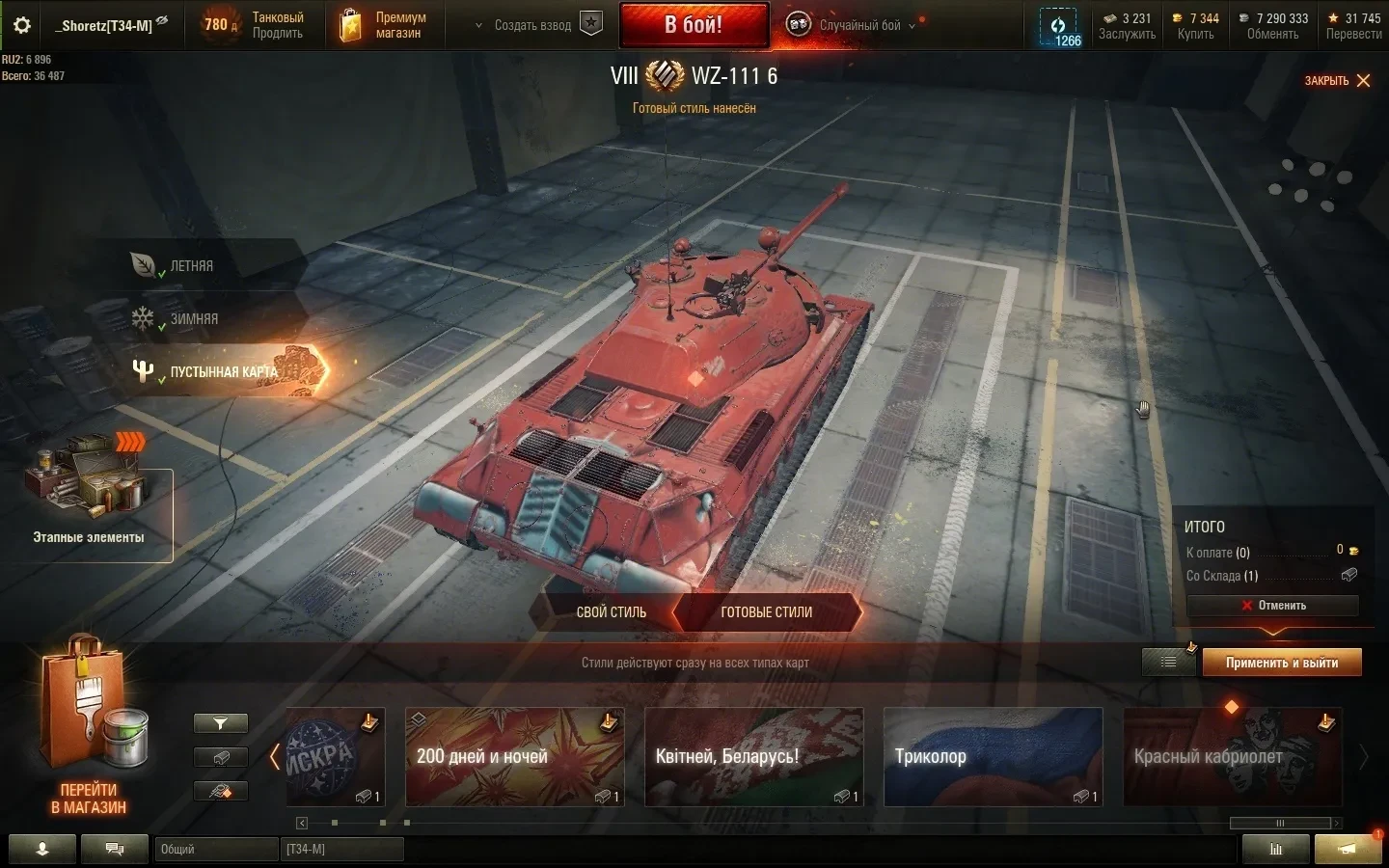Open the Премиум магазин shop

(385, 25)
